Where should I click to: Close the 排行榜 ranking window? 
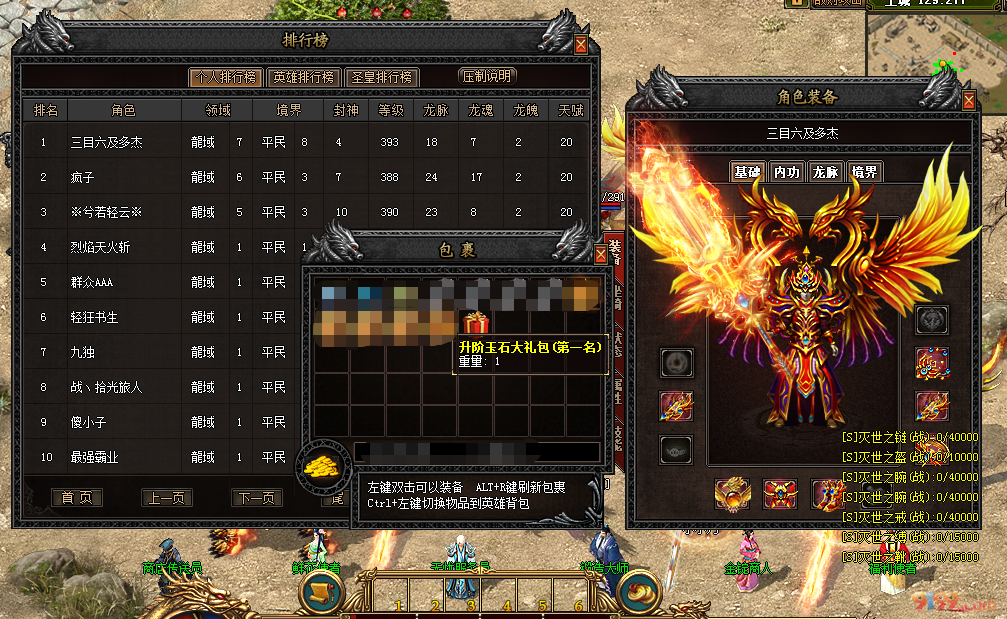click(581, 44)
